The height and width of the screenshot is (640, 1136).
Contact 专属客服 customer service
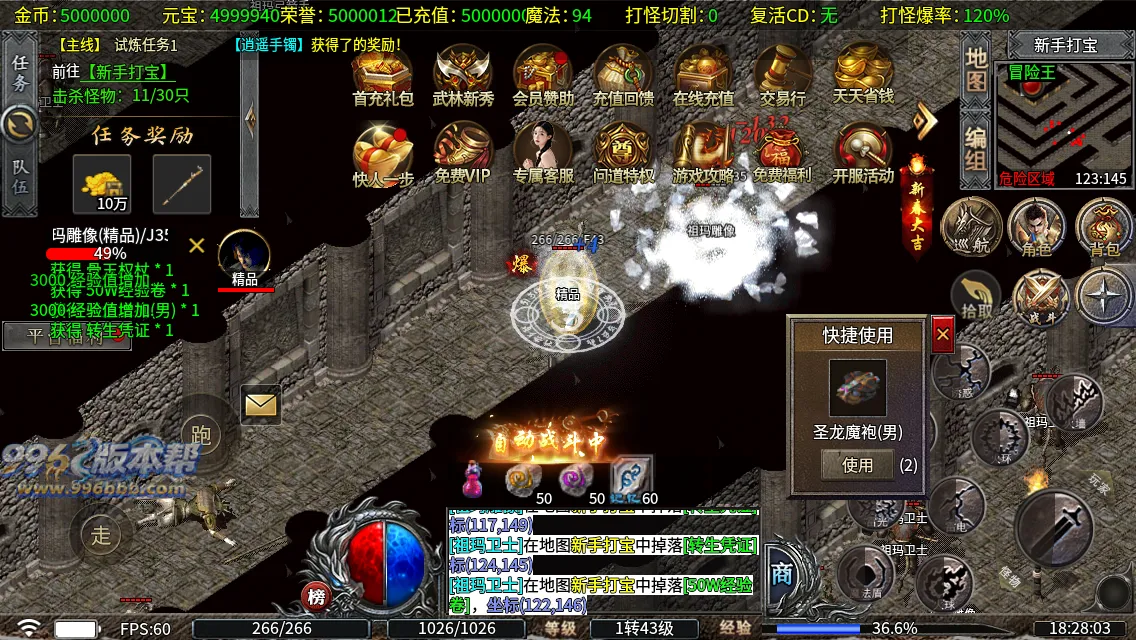[543, 153]
